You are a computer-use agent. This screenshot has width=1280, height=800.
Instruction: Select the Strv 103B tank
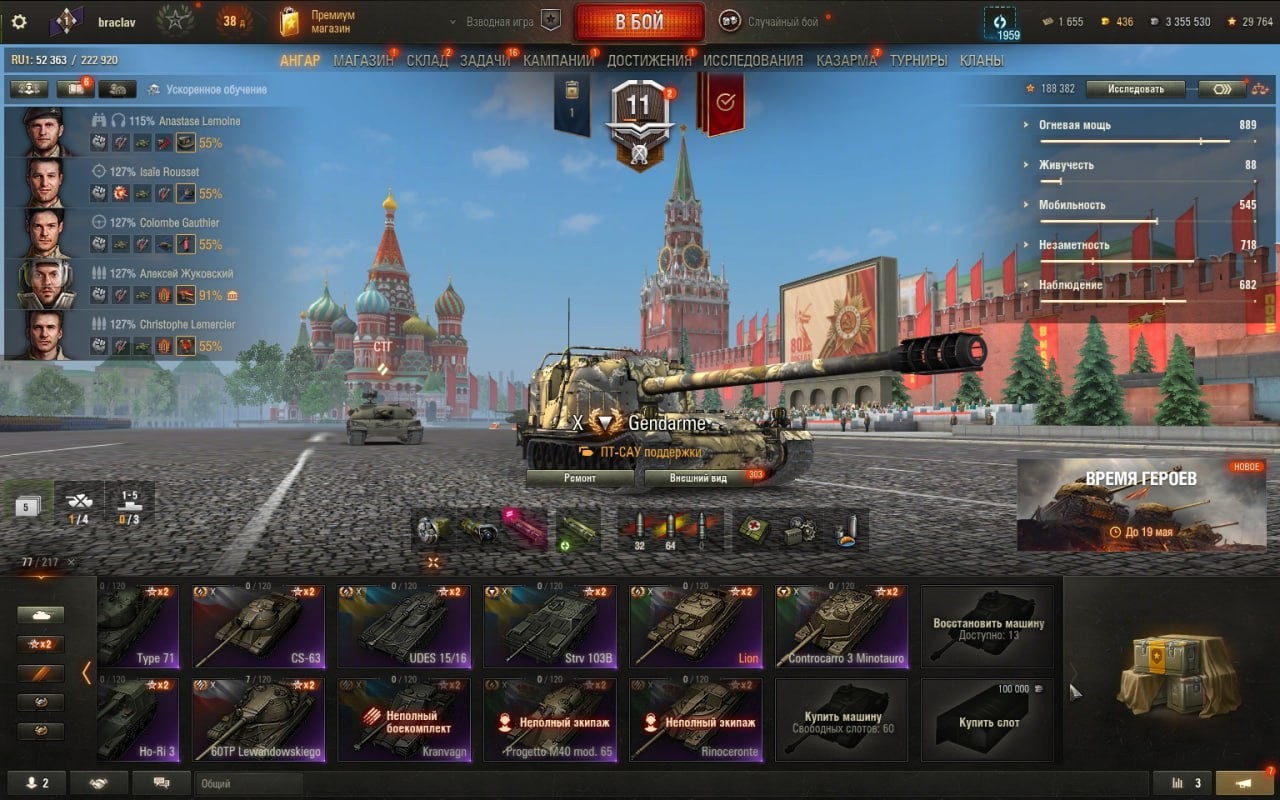click(550, 627)
